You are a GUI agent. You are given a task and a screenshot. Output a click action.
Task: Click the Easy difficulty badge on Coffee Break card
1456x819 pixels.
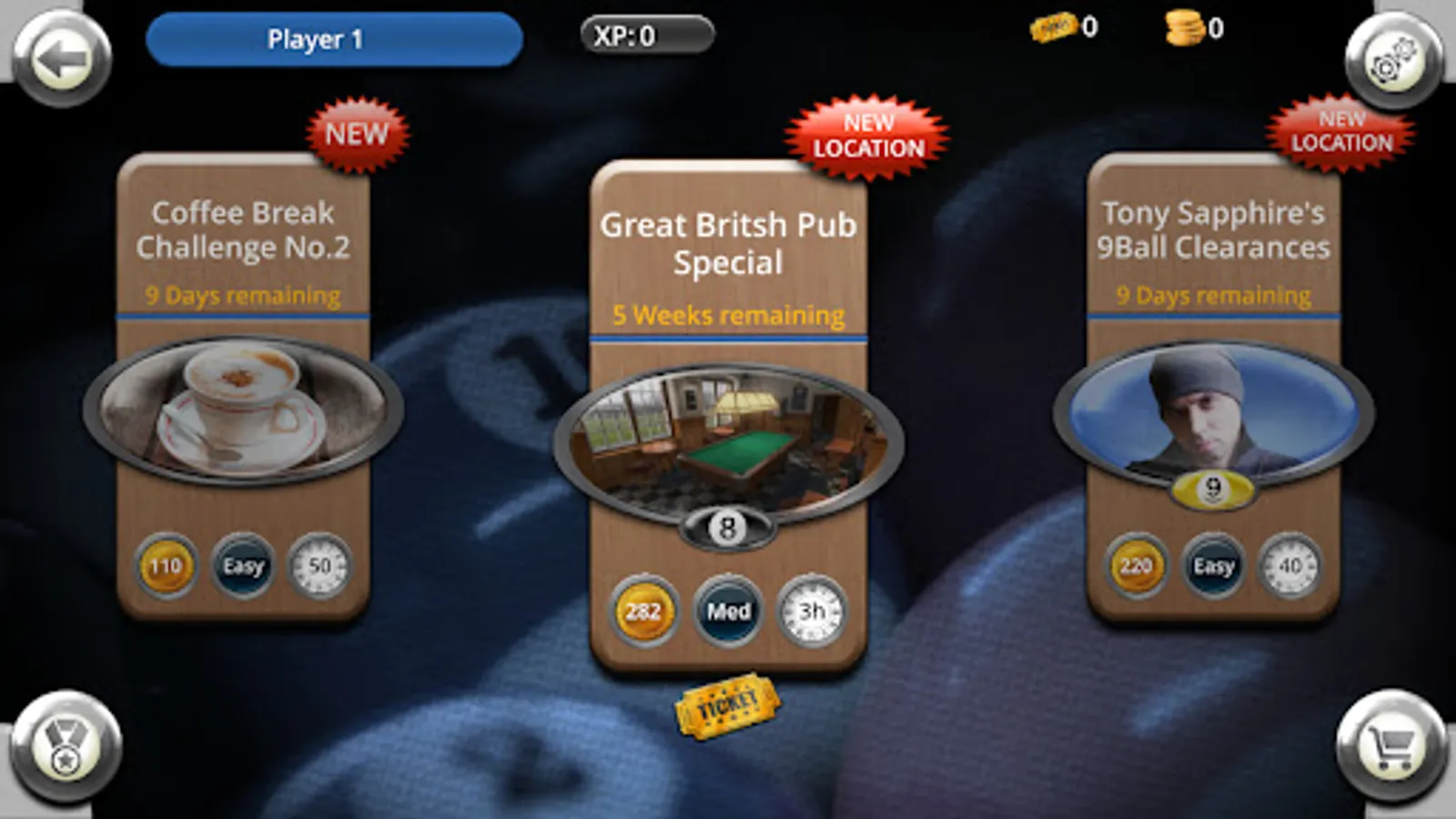tap(243, 566)
